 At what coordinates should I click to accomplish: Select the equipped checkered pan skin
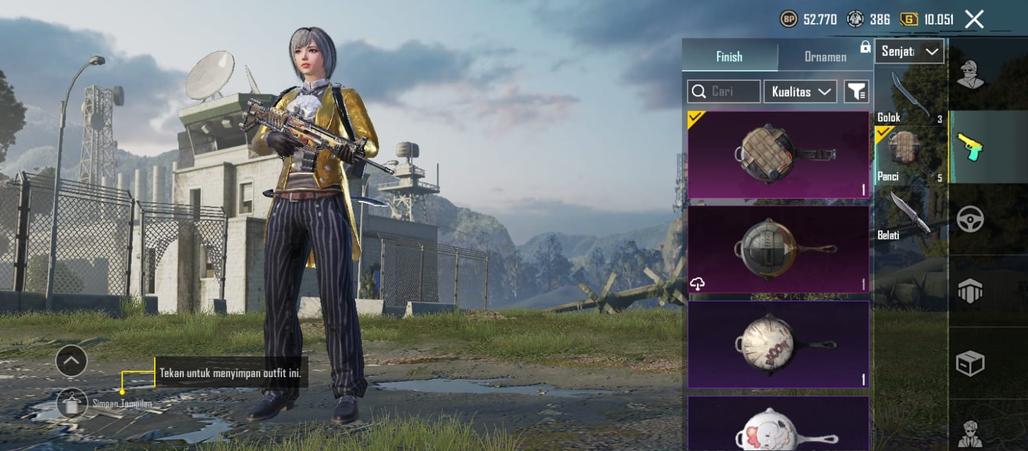778,155
